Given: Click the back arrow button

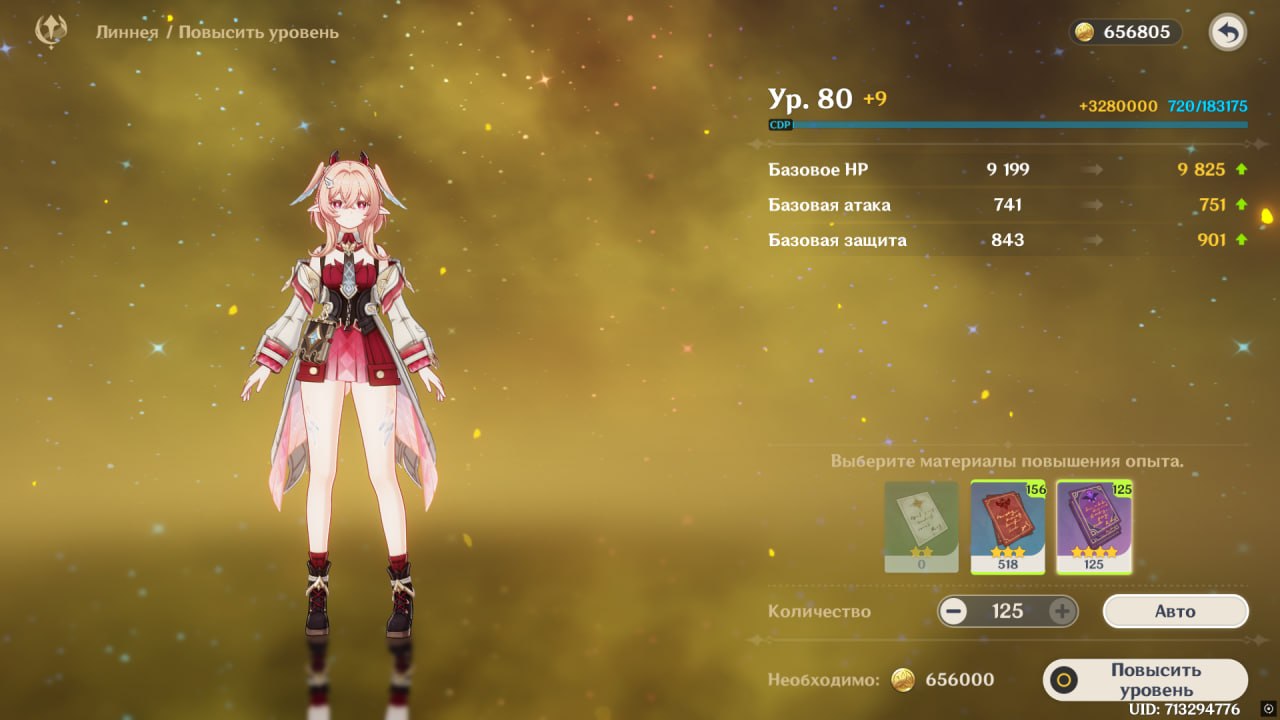Looking at the screenshot, I should click(x=1228, y=33).
